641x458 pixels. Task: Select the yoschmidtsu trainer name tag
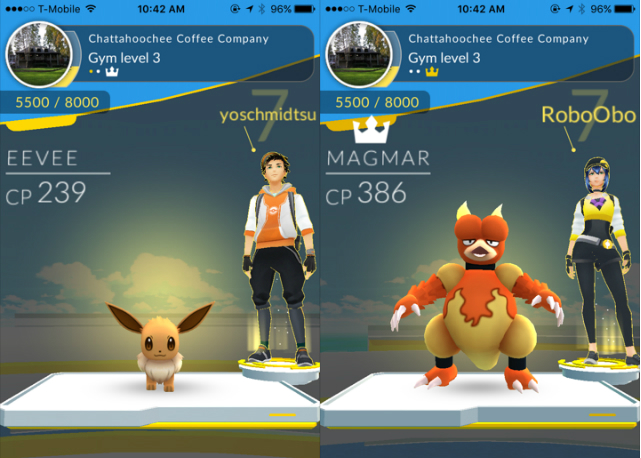[x=266, y=116]
